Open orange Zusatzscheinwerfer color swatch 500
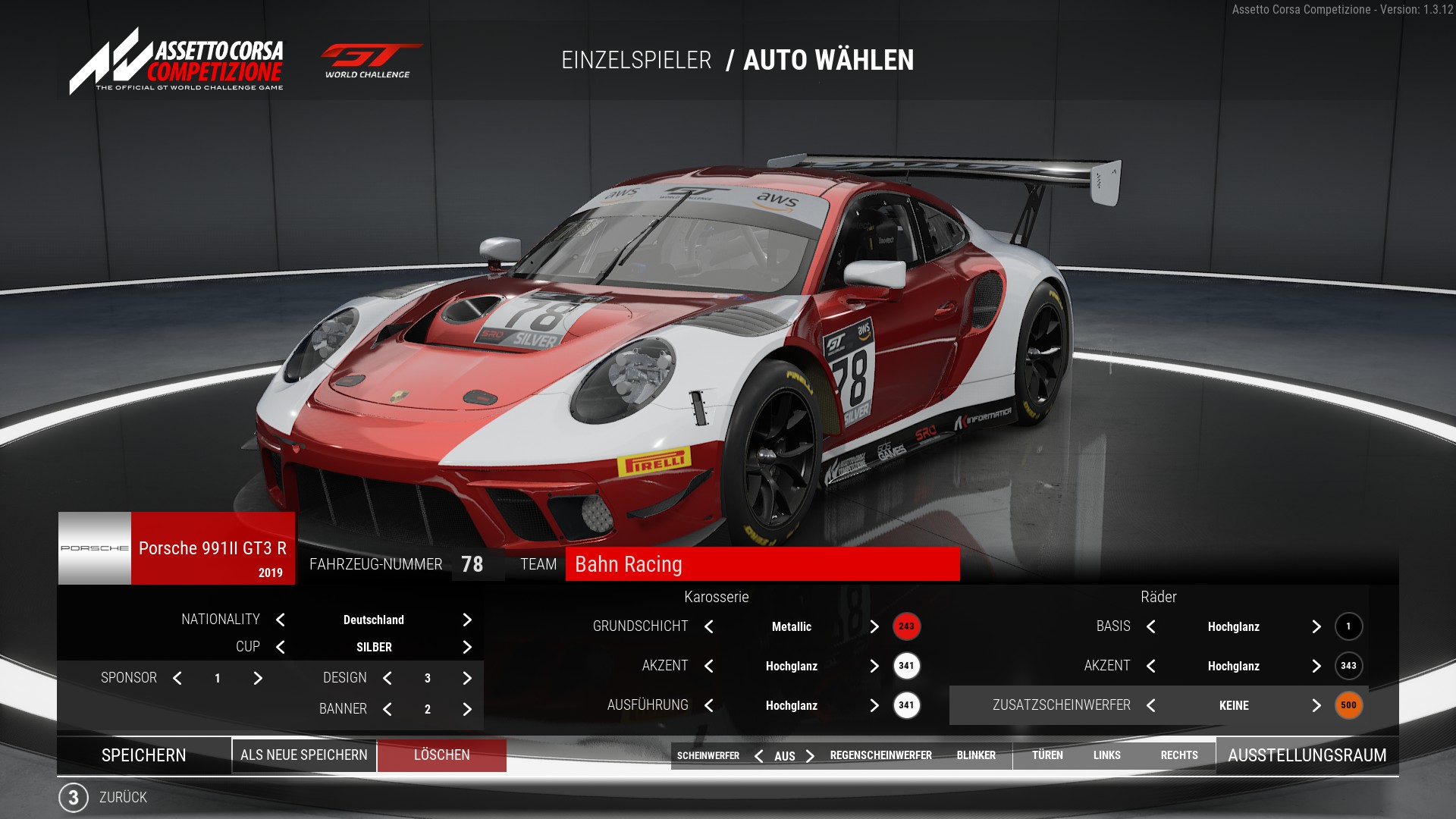Screen dimensions: 1456x819 1348,705
